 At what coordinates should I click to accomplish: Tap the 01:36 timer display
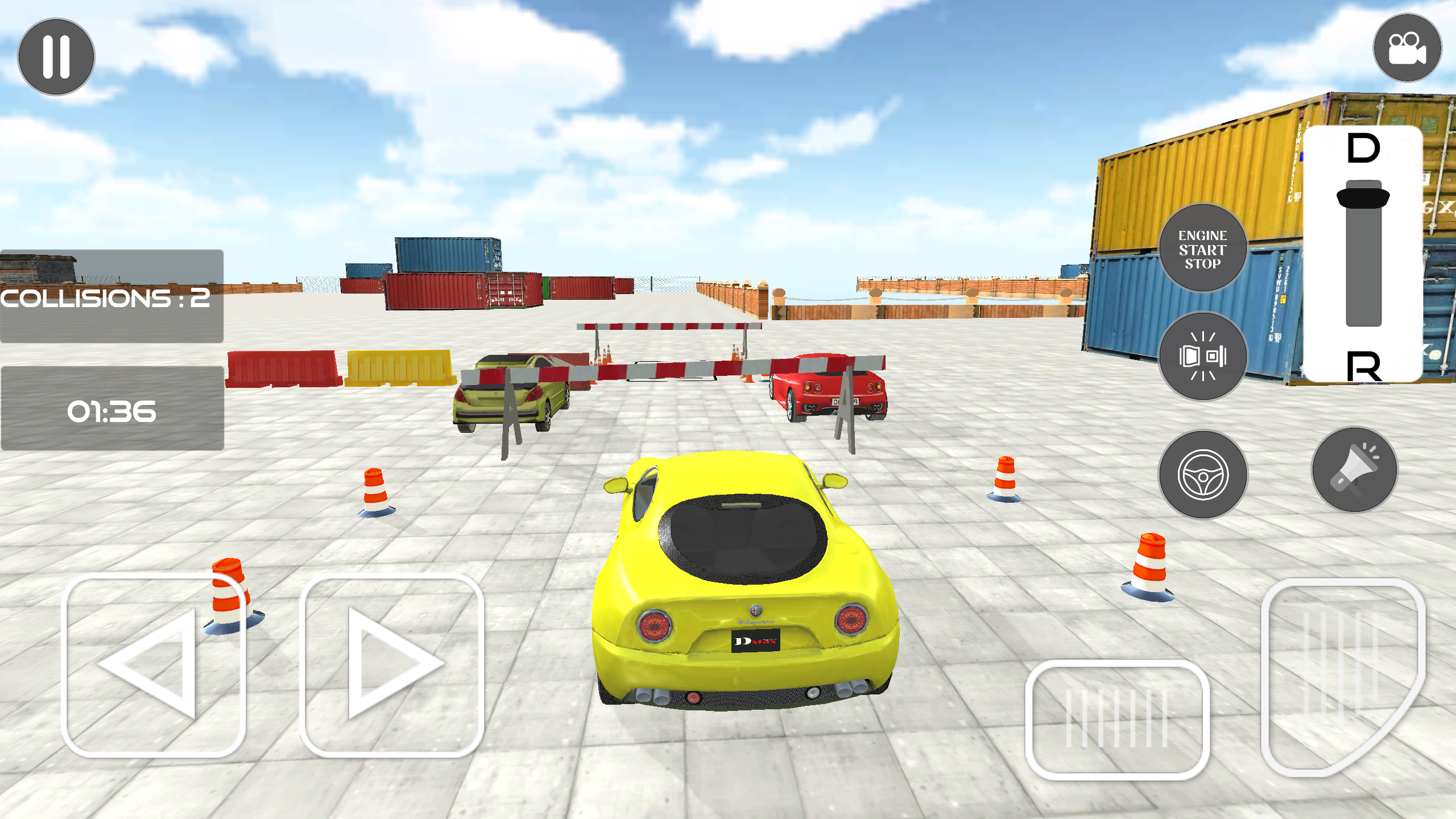click(111, 411)
